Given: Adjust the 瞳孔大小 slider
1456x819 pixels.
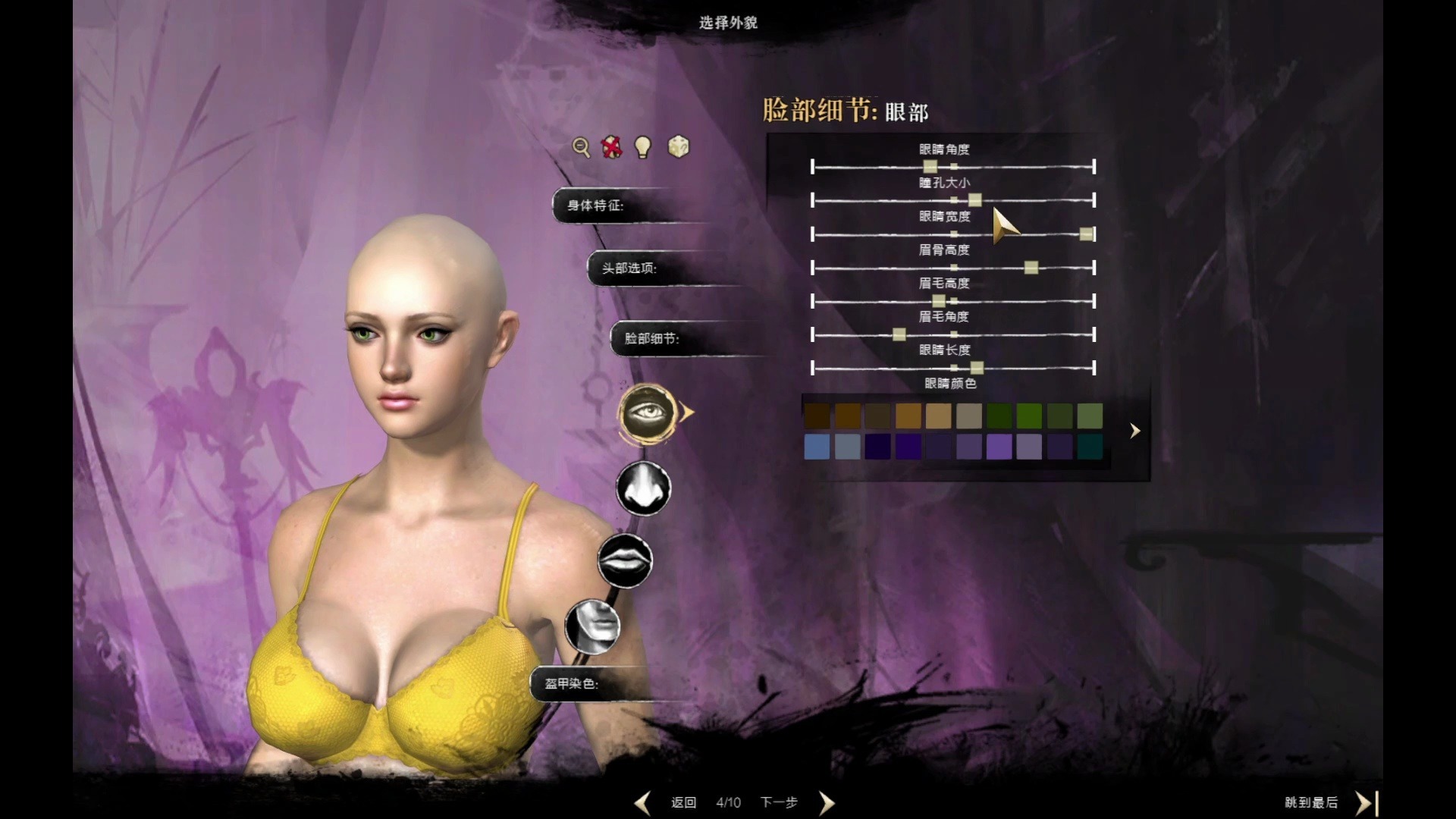Looking at the screenshot, I should [x=975, y=200].
